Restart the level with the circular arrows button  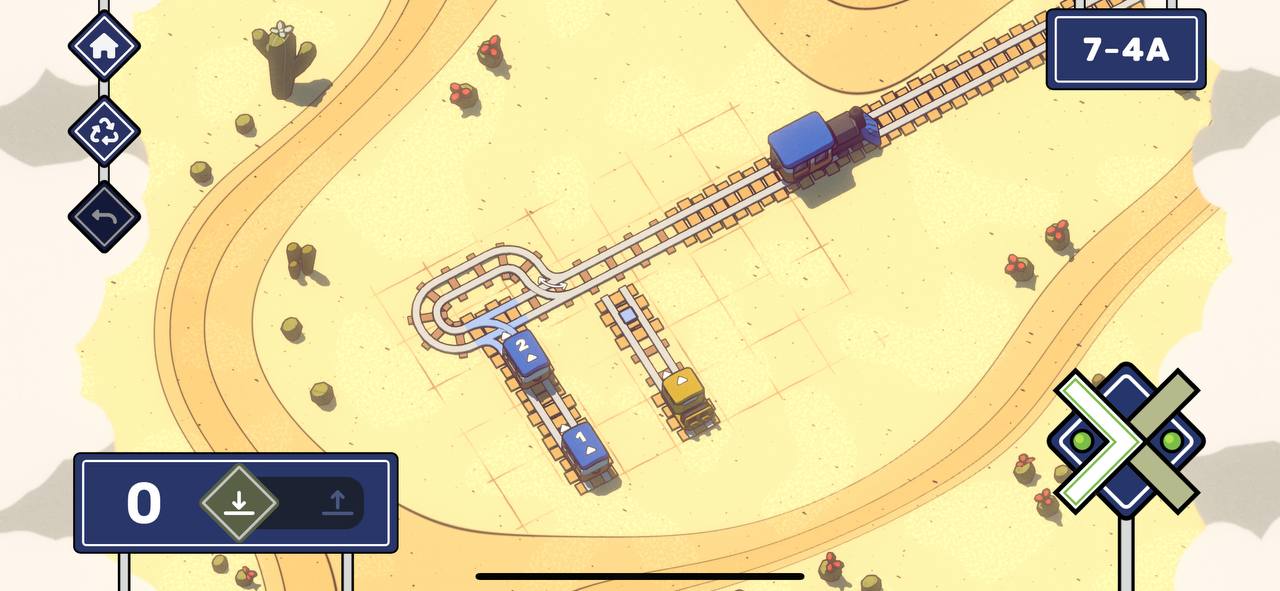(104, 132)
